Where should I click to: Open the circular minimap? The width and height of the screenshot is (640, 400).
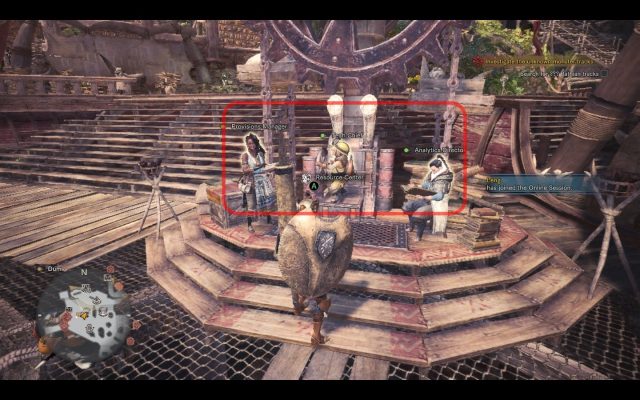tap(85, 314)
